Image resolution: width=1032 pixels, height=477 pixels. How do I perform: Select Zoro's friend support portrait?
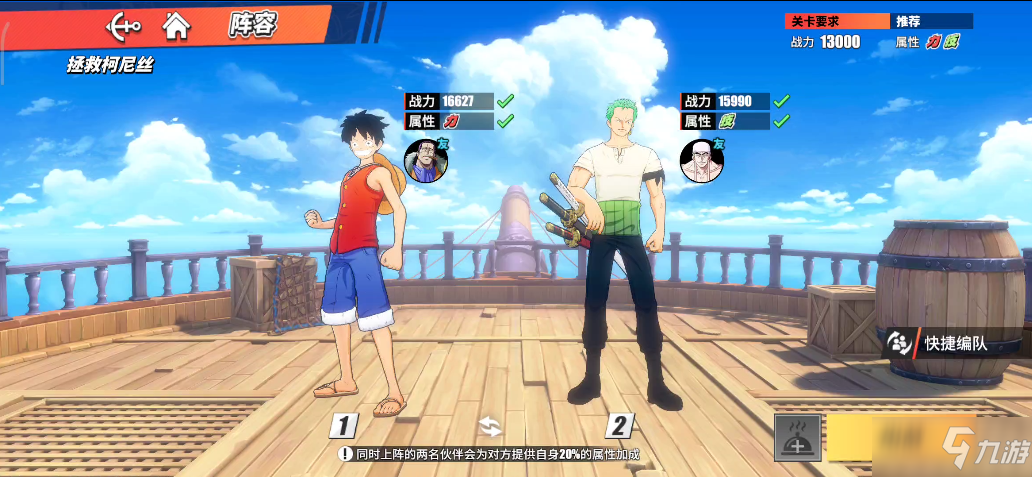[x=701, y=161]
